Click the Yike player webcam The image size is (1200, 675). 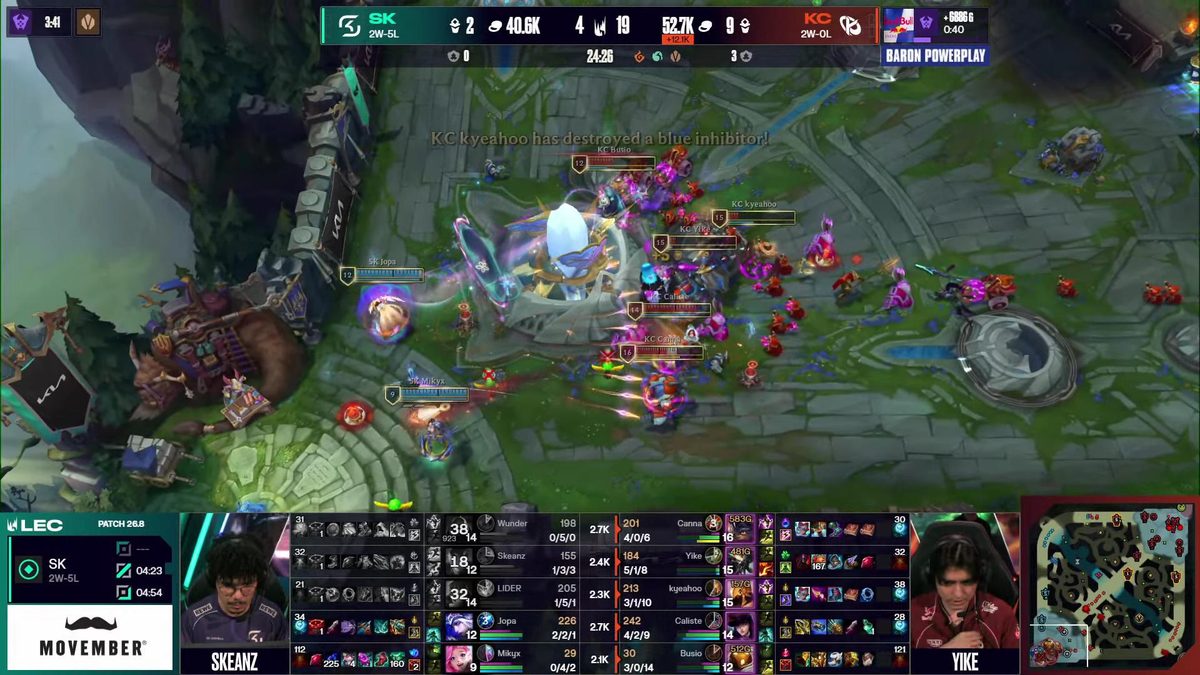964,592
